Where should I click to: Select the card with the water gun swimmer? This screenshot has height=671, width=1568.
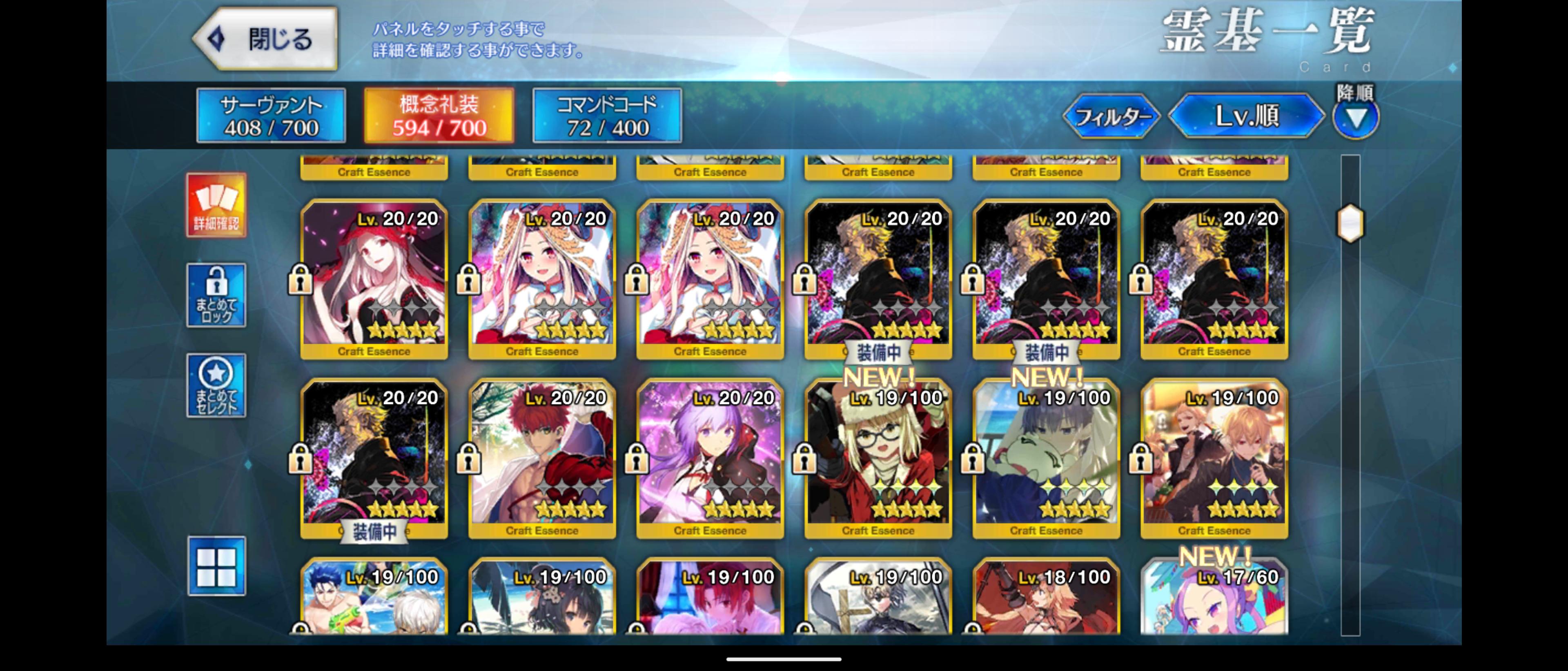(x=374, y=599)
